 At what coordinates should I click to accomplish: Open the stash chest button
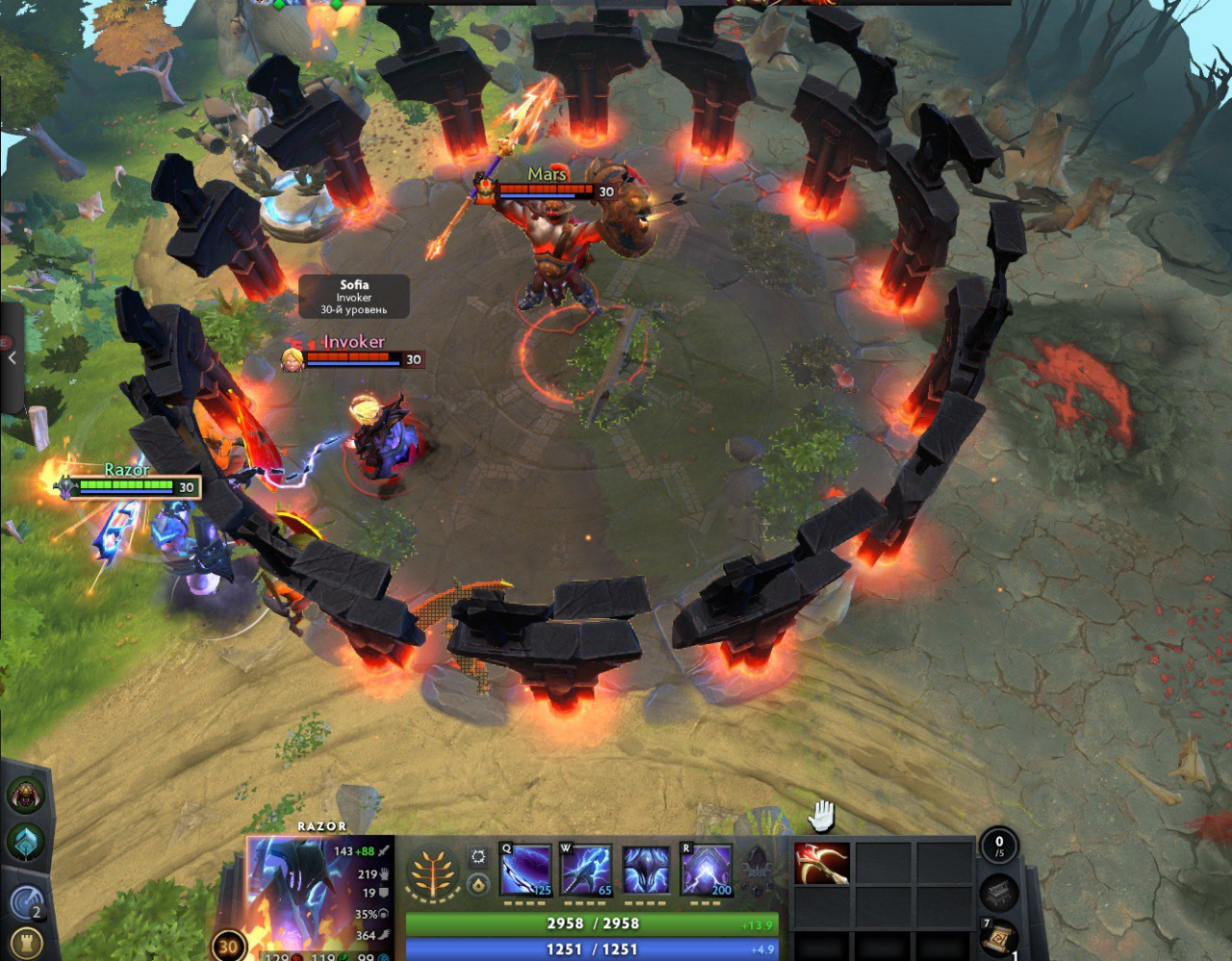[x=998, y=893]
